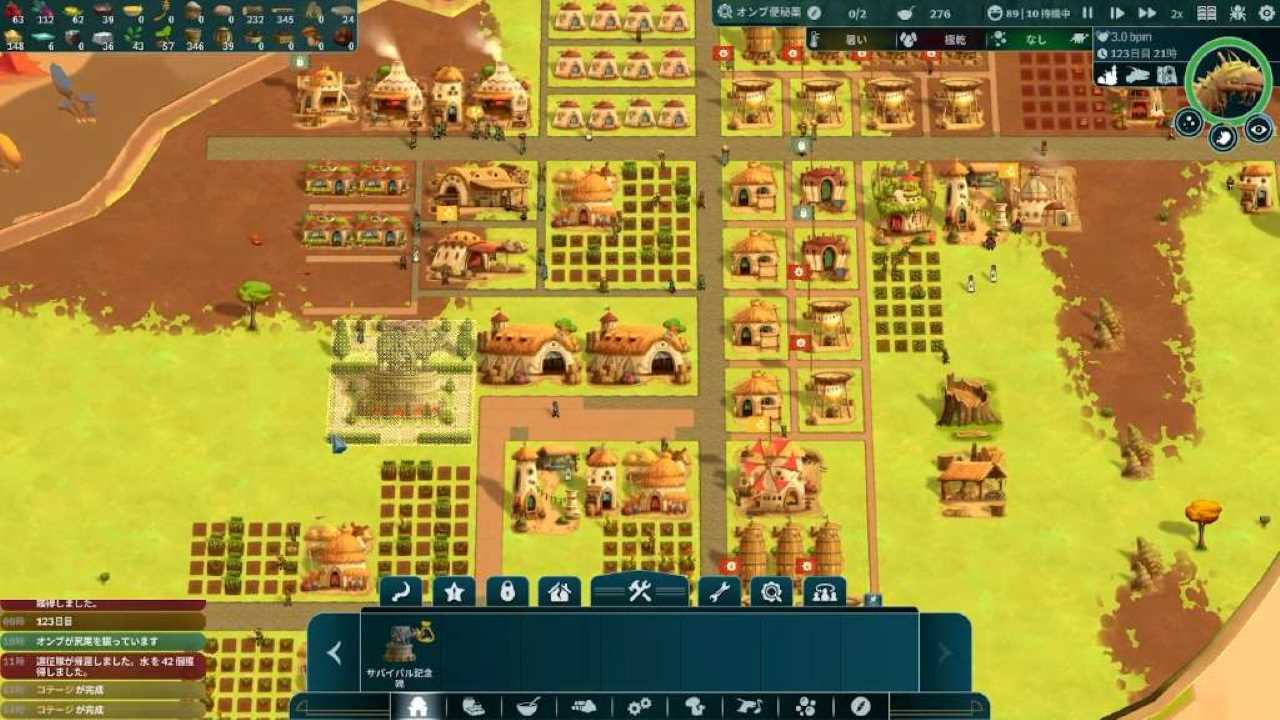
Task: Go to previous page of building list
Action: pyautogui.click(x=334, y=653)
